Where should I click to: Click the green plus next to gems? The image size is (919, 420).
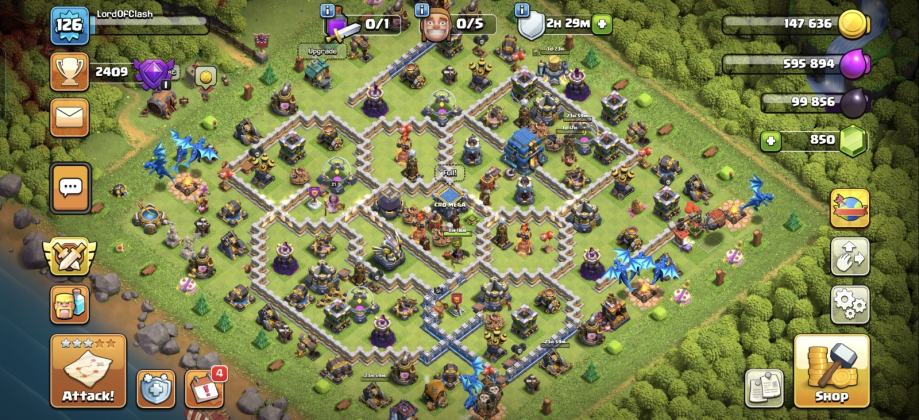tap(770, 141)
